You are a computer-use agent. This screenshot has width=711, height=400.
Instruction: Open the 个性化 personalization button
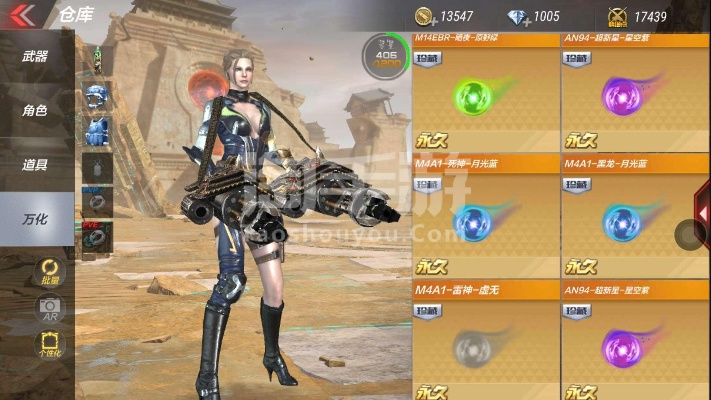coord(48,346)
